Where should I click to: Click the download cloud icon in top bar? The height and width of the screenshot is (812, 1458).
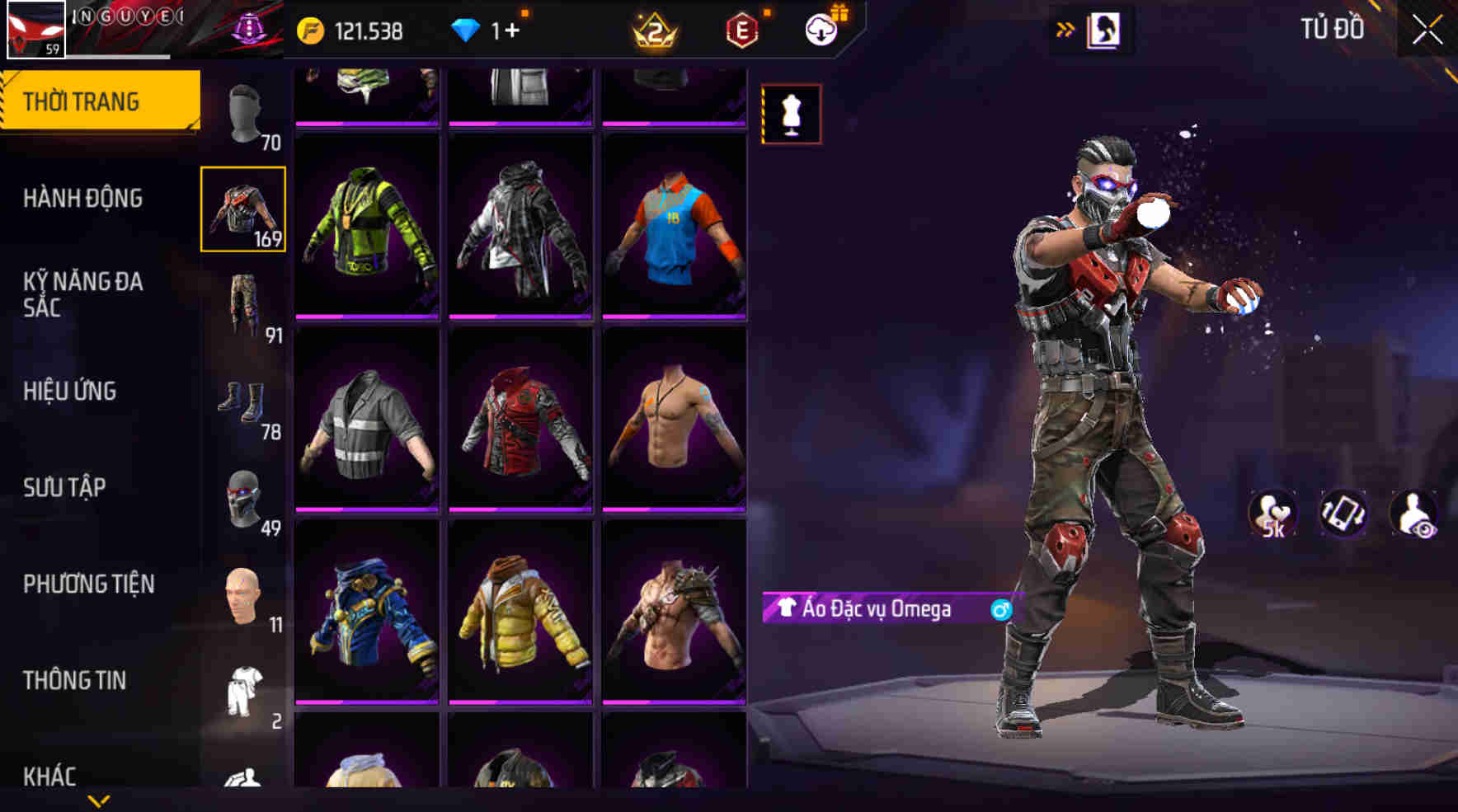click(x=821, y=31)
